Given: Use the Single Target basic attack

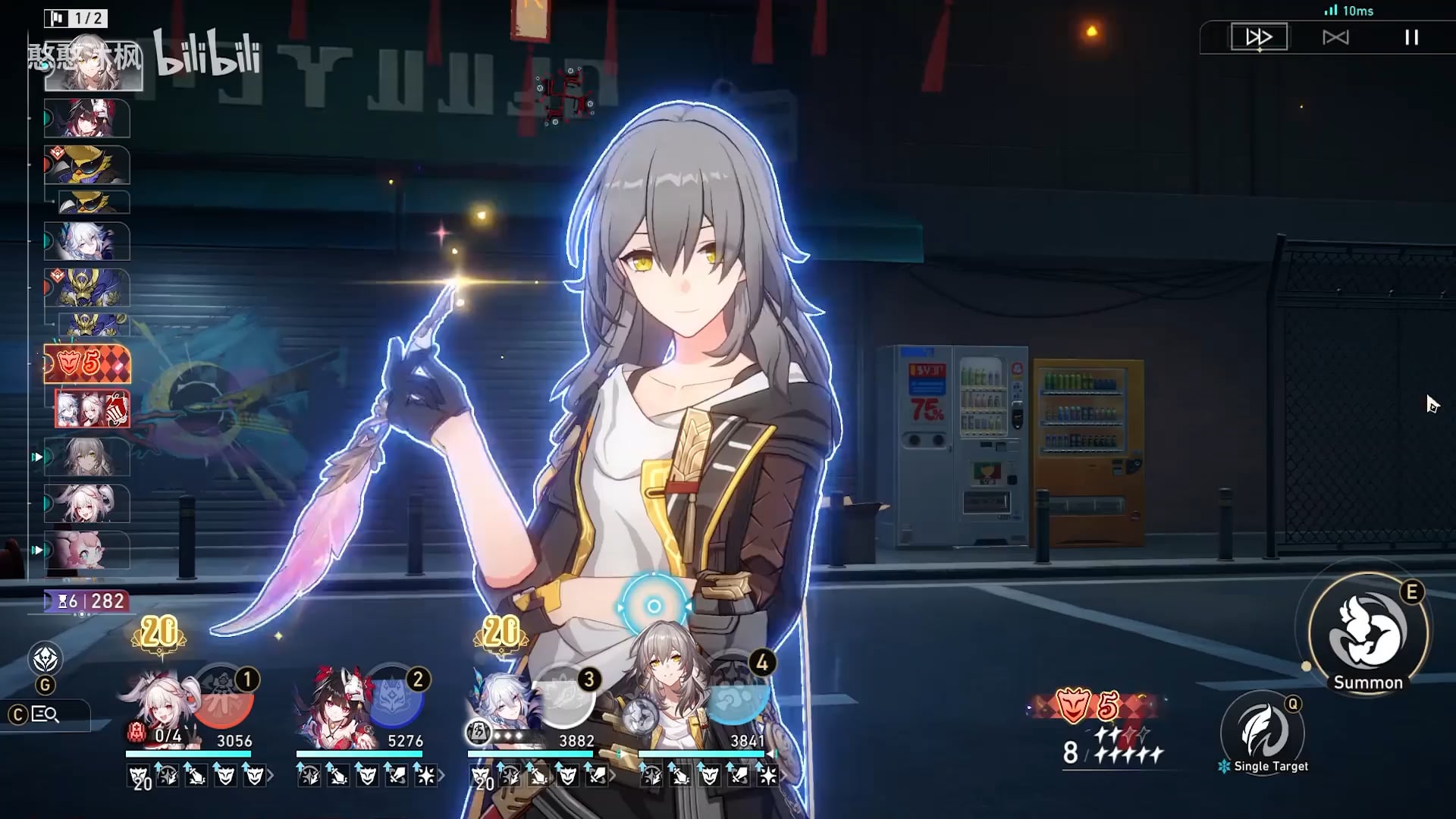Looking at the screenshot, I should 1263,732.
